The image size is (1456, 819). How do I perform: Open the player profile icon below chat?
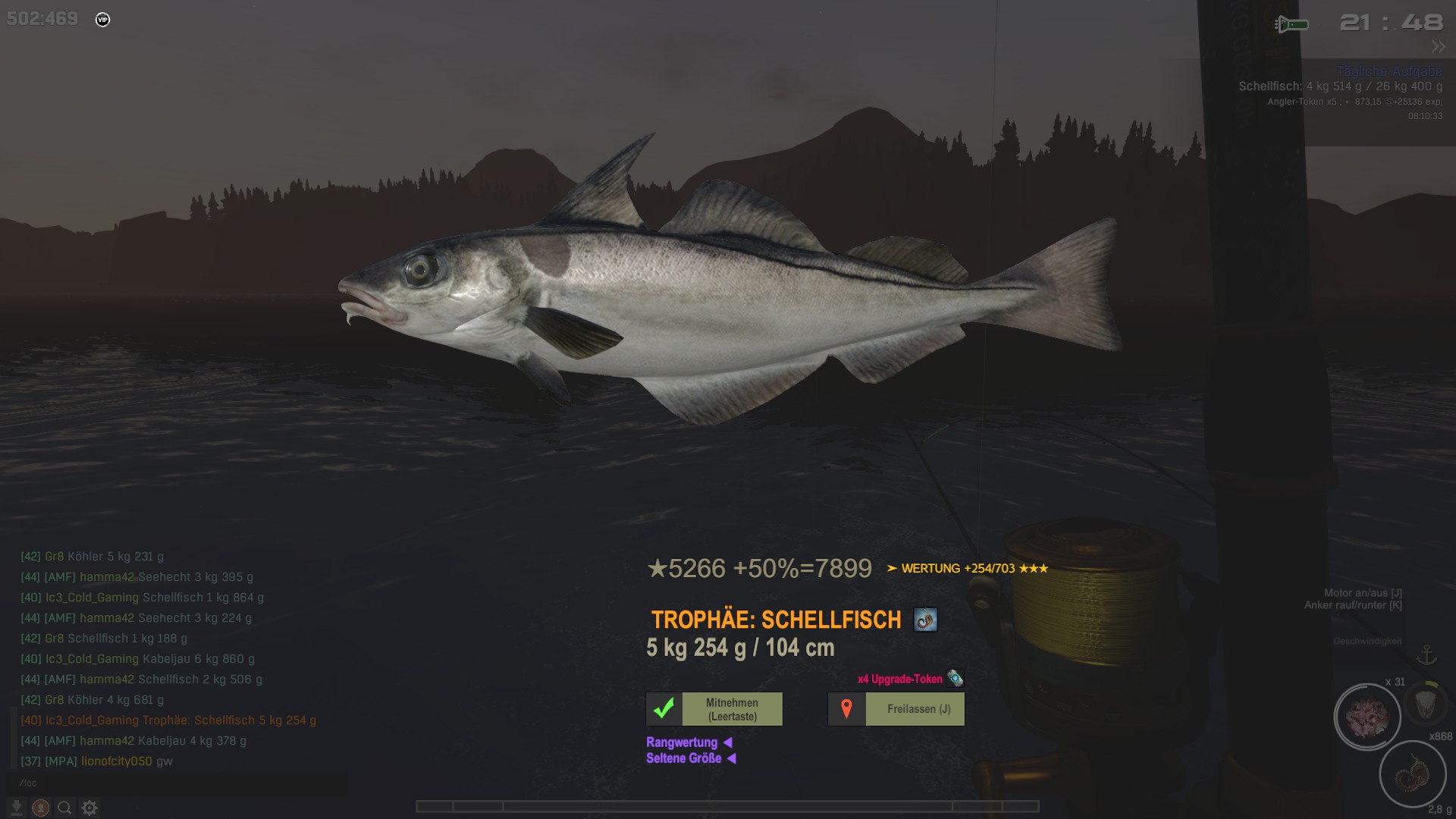click(41, 808)
